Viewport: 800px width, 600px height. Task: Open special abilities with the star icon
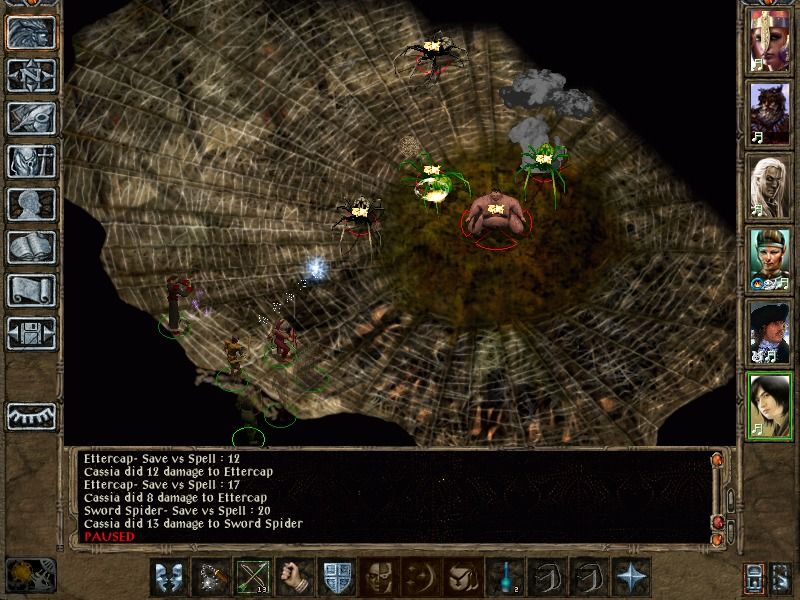[628, 577]
